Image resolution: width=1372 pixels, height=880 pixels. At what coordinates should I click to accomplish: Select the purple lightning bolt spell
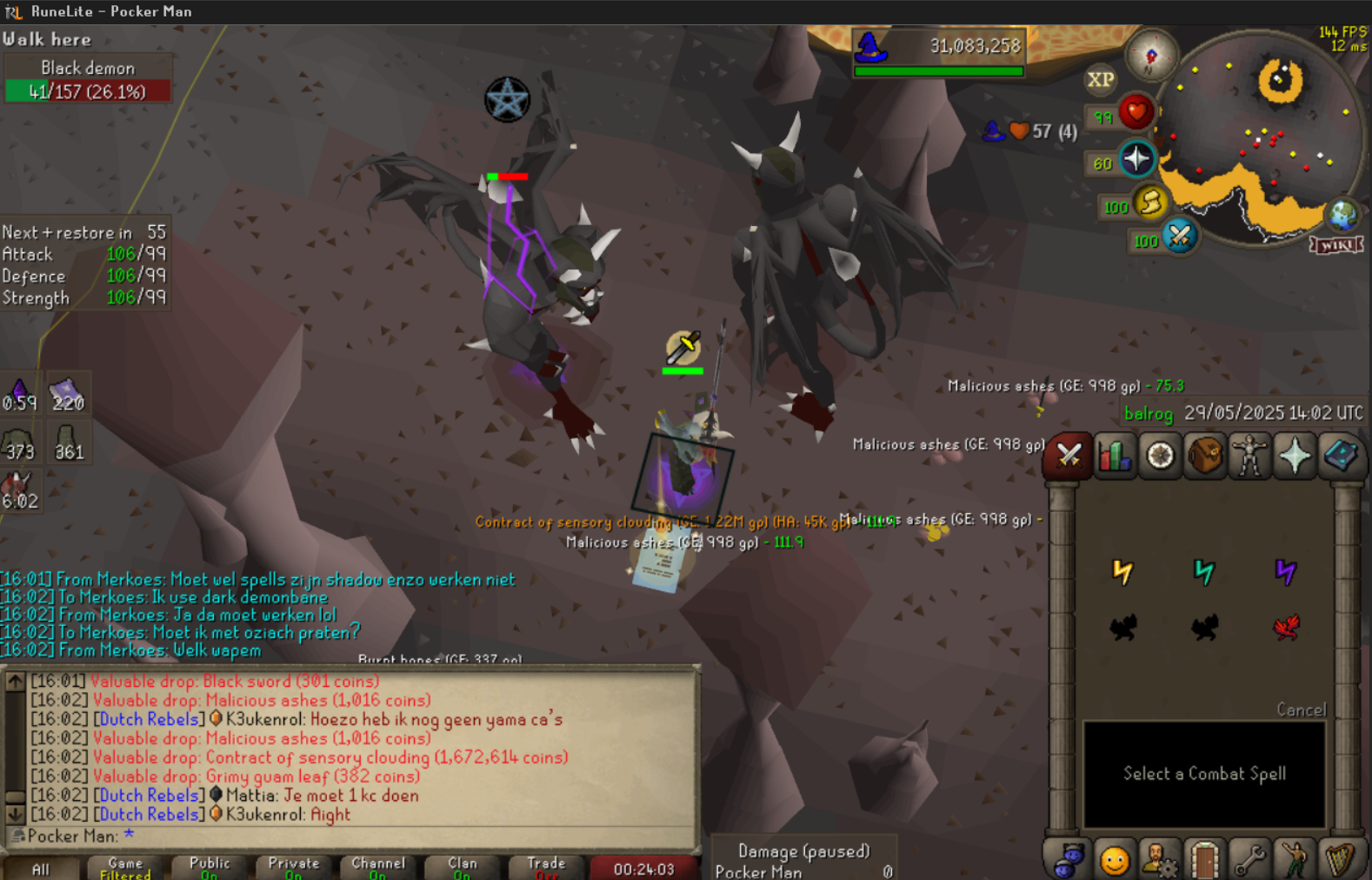(x=1286, y=571)
